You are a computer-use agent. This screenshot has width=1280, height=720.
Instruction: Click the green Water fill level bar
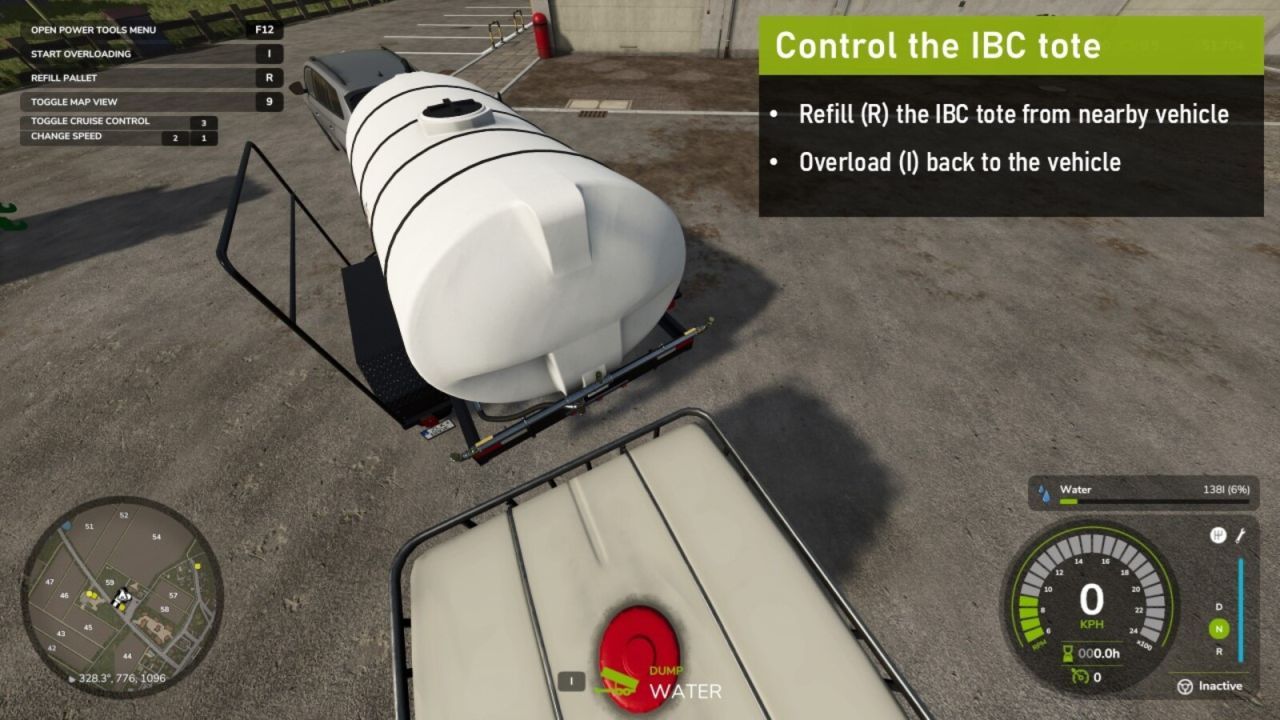click(1069, 502)
